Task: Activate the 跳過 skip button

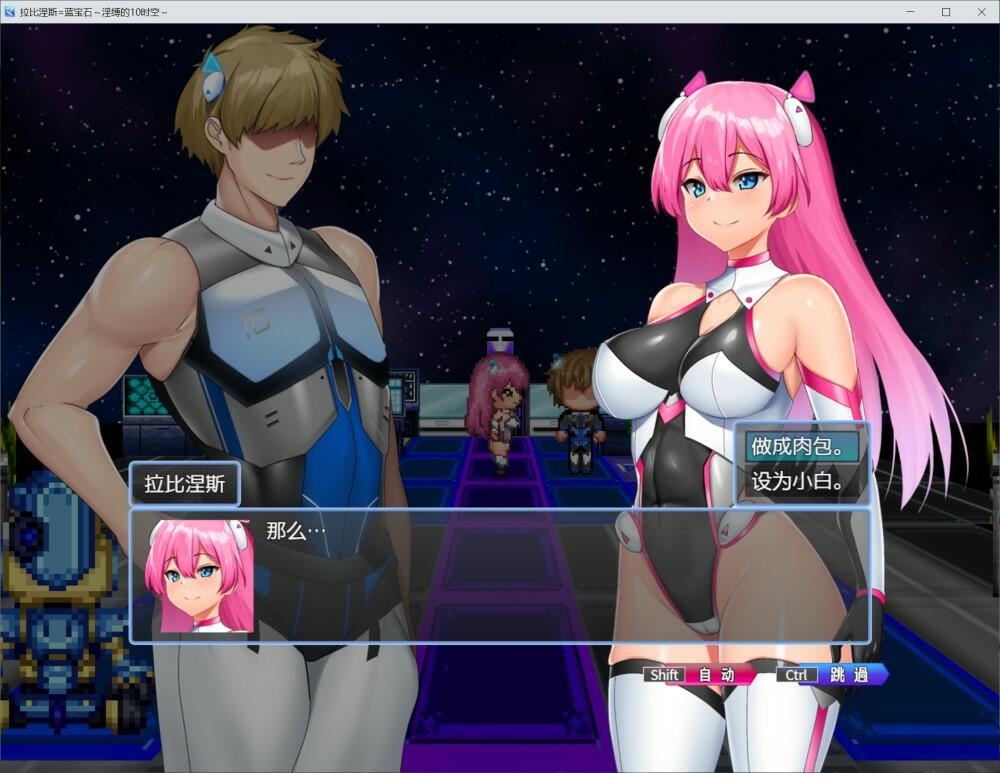Action: click(x=833, y=675)
